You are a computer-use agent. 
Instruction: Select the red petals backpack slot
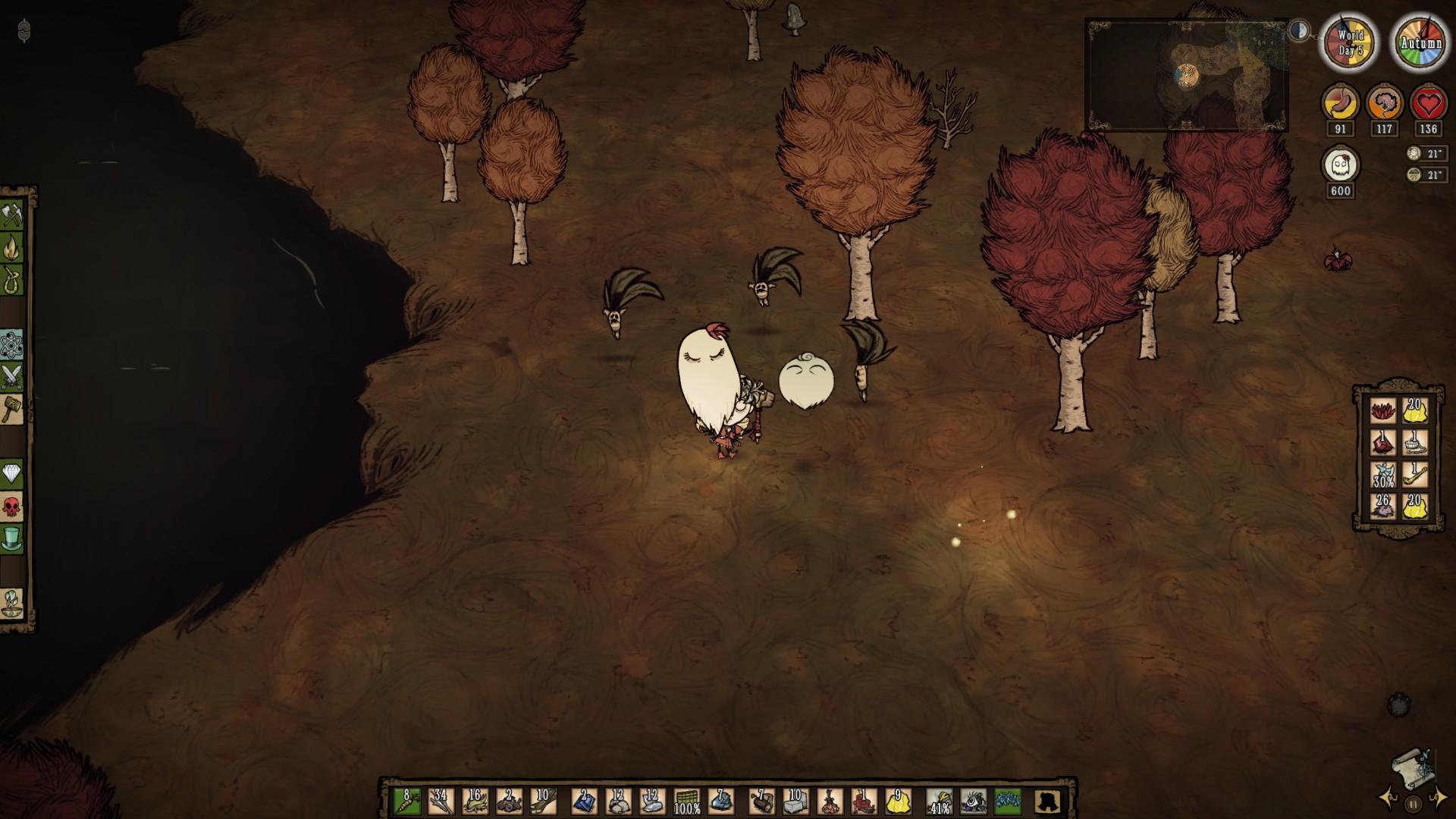(x=1382, y=410)
